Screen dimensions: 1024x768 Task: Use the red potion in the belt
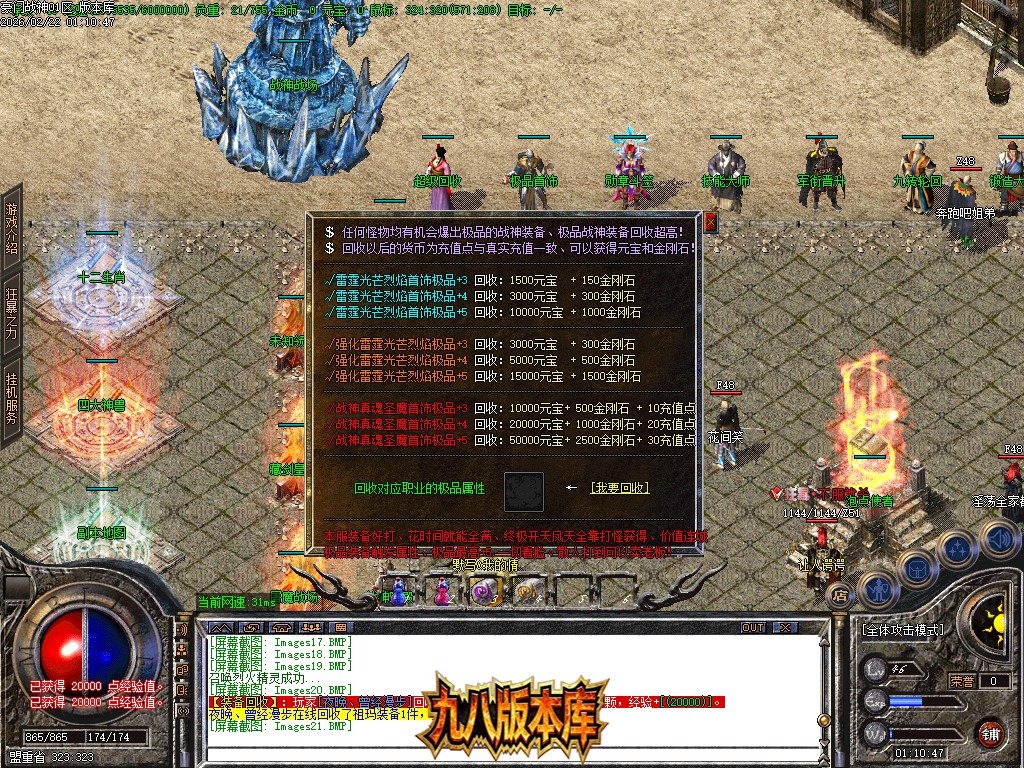click(x=441, y=592)
